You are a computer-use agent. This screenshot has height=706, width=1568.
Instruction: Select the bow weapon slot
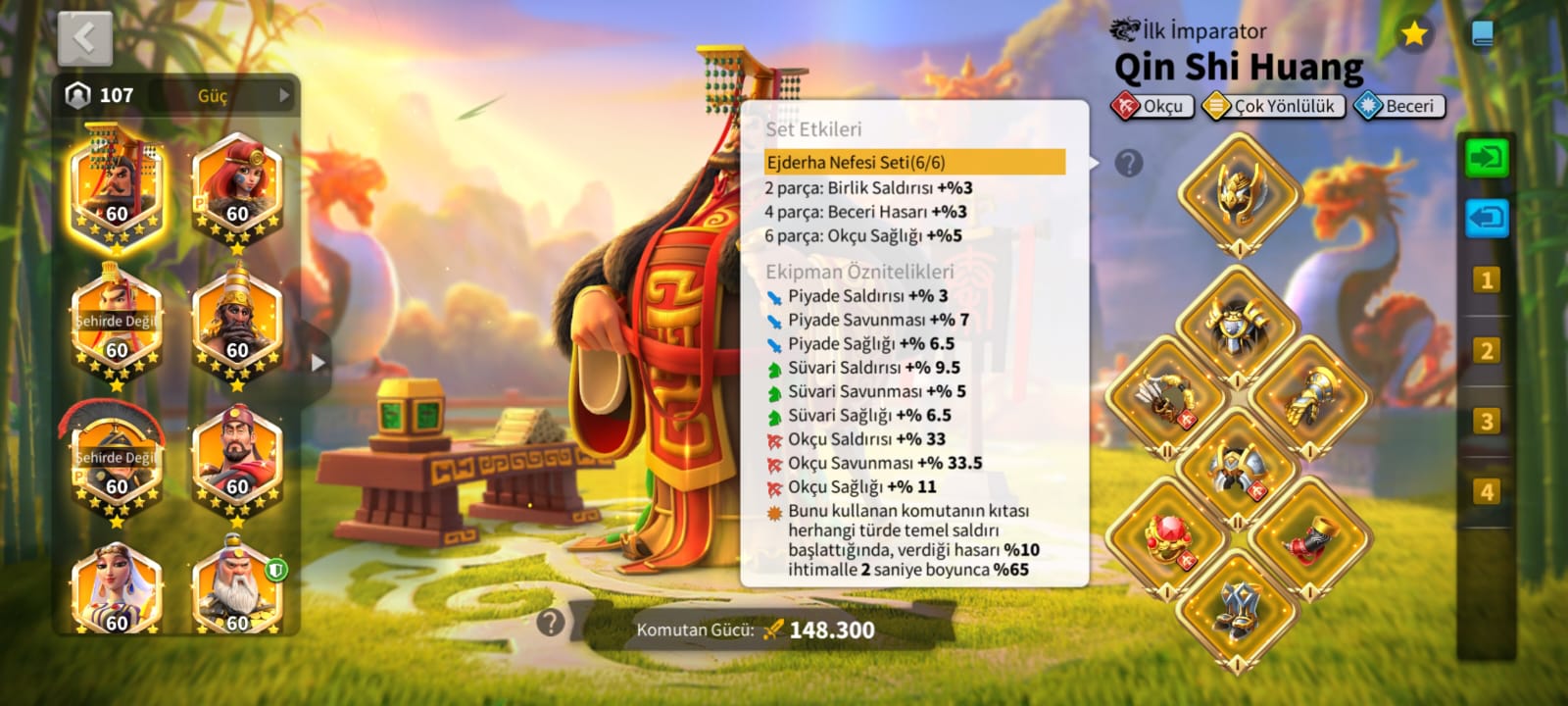click(x=1166, y=397)
